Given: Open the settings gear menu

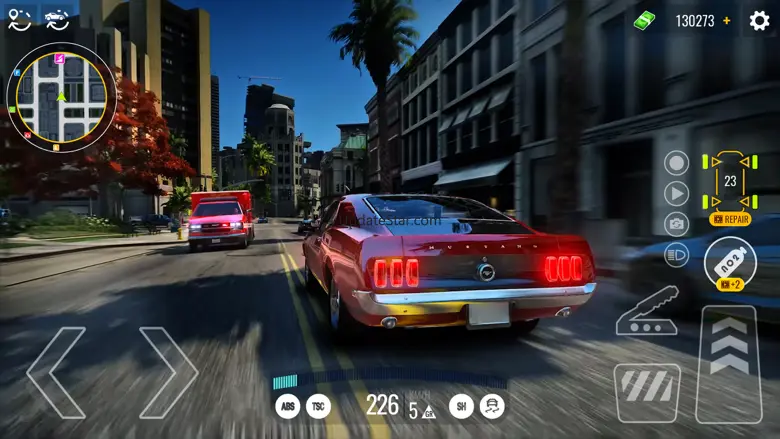Looking at the screenshot, I should (760, 20).
